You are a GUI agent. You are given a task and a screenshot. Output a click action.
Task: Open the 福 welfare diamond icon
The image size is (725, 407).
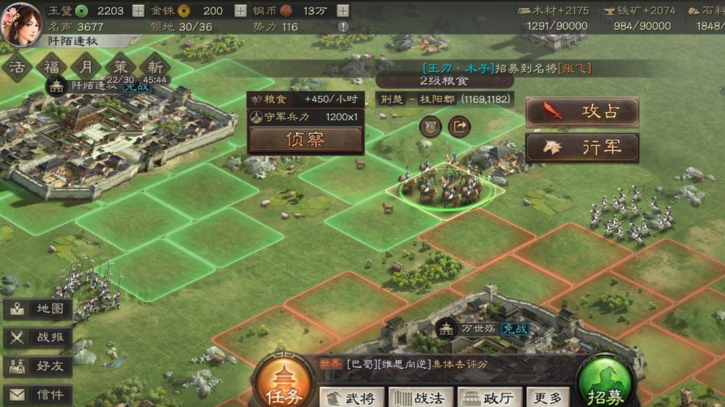[x=51, y=67]
